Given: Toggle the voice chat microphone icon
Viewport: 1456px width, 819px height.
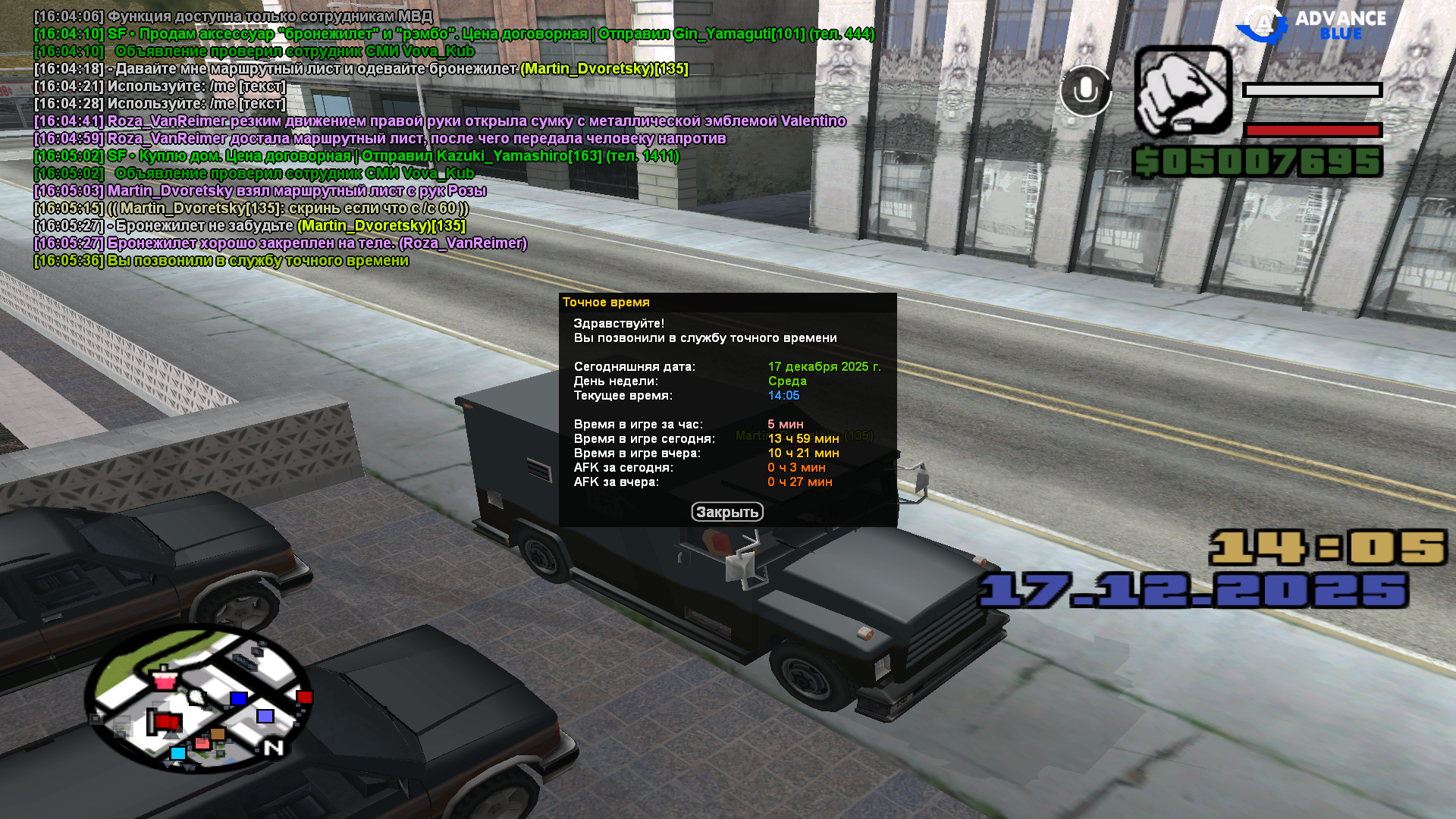Looking at the screenshot, I should click(x=1085, y=91).
